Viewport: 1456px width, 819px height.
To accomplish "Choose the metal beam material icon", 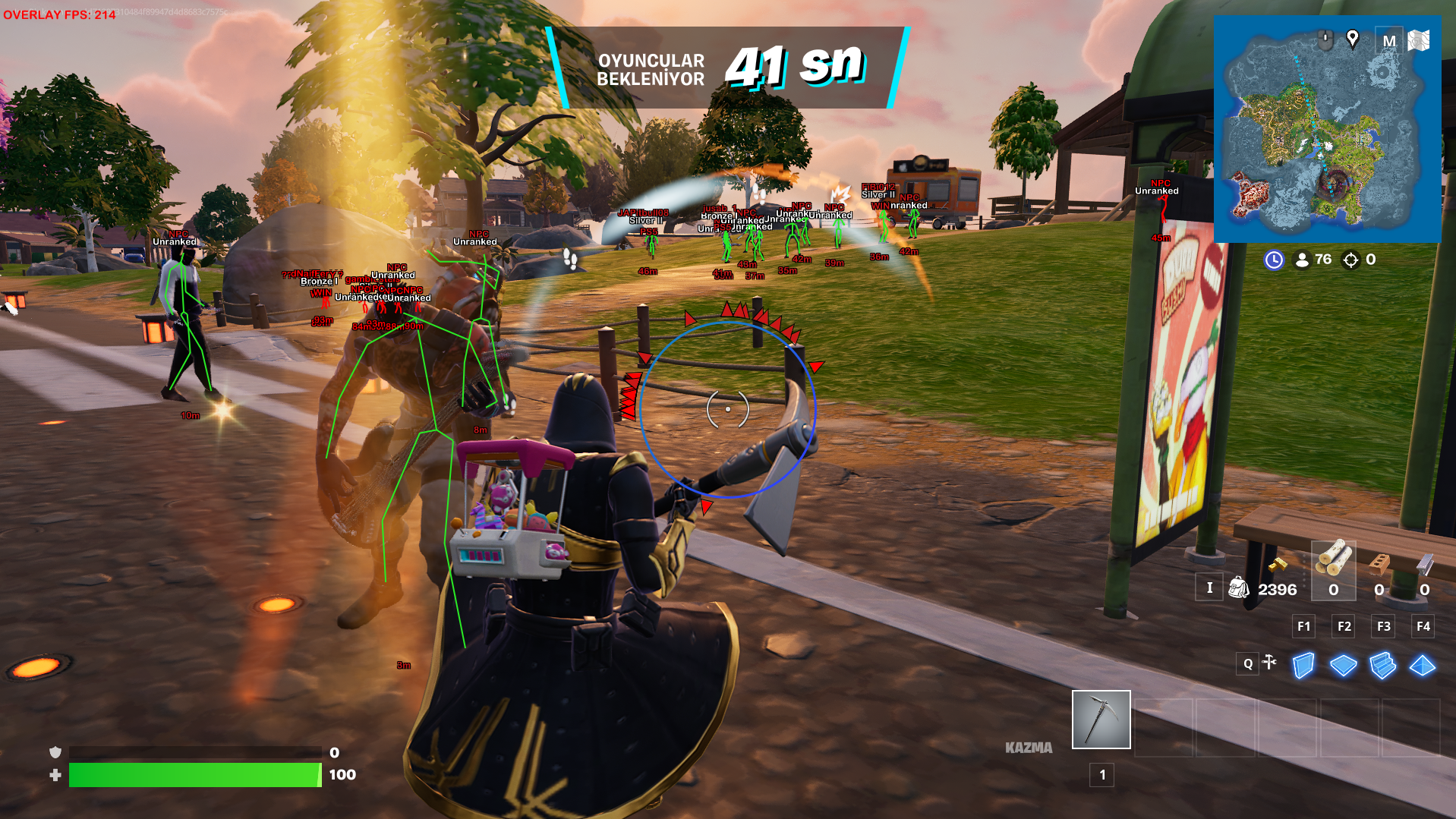I will tap(1424, 565).
